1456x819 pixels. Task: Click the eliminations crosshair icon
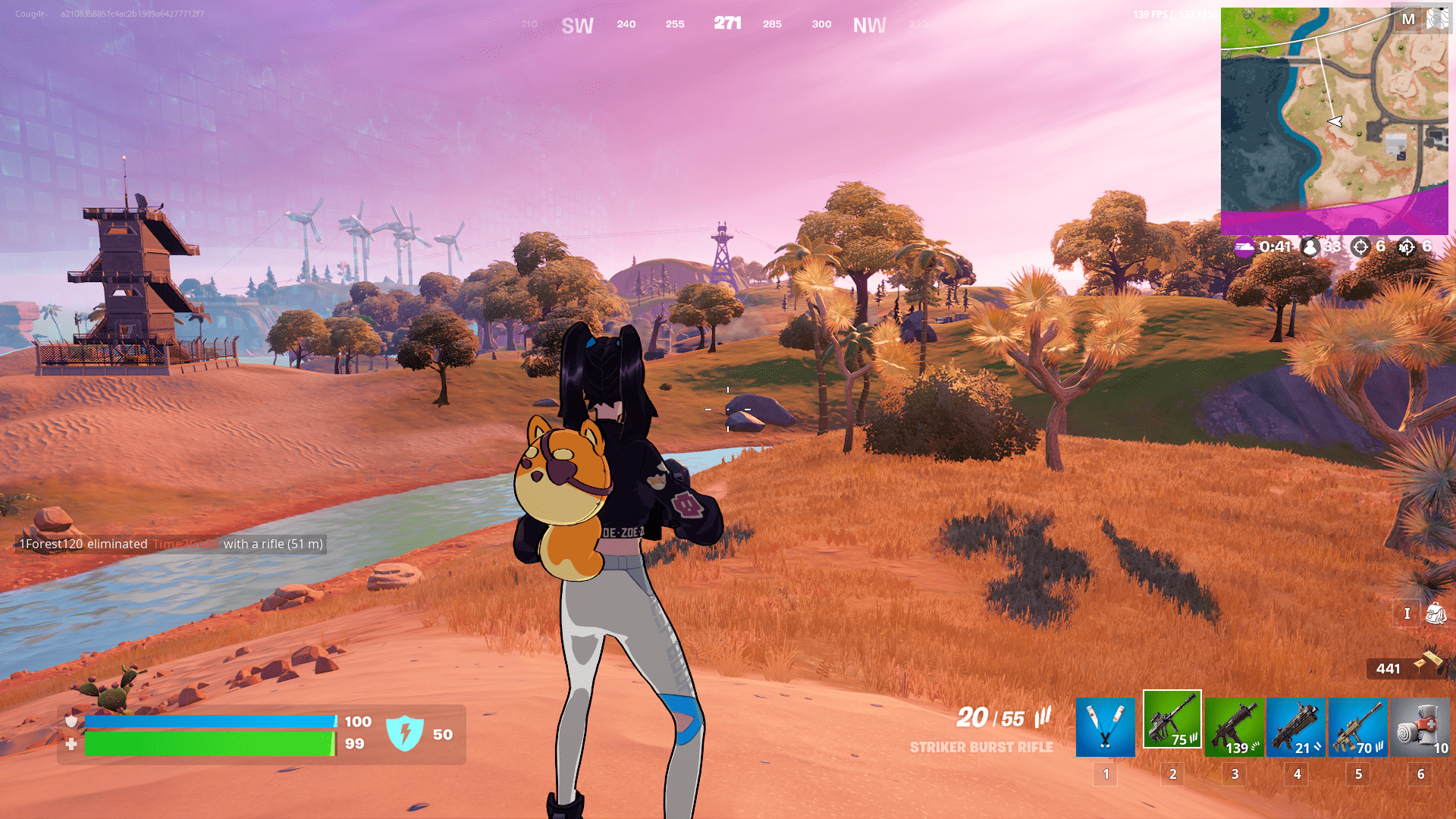click(1360, 247)
